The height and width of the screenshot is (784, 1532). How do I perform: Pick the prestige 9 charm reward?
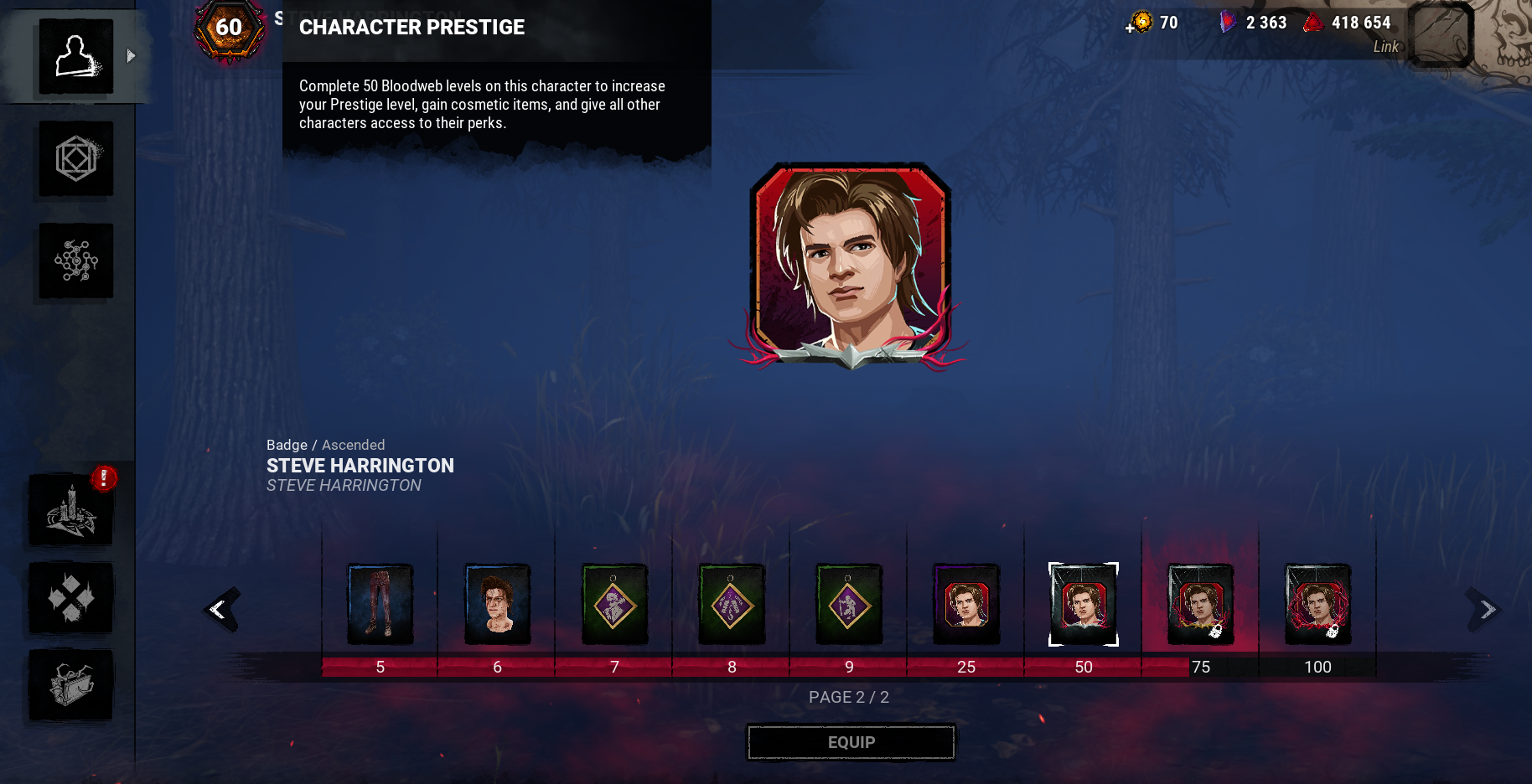[x=849, y=605]
